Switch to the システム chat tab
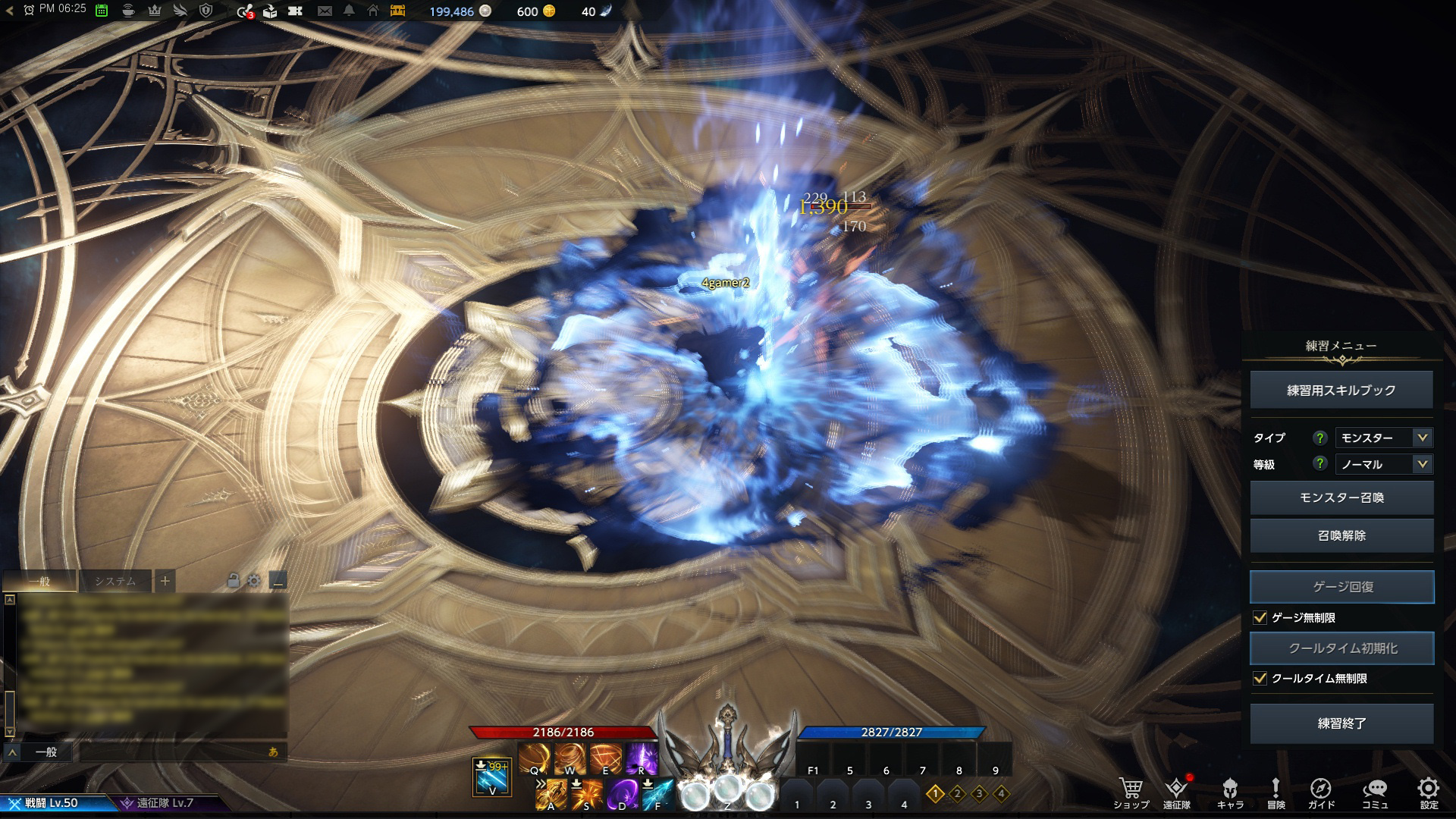This screenshot has width=1456, height=819. click(x=115, y=582)
